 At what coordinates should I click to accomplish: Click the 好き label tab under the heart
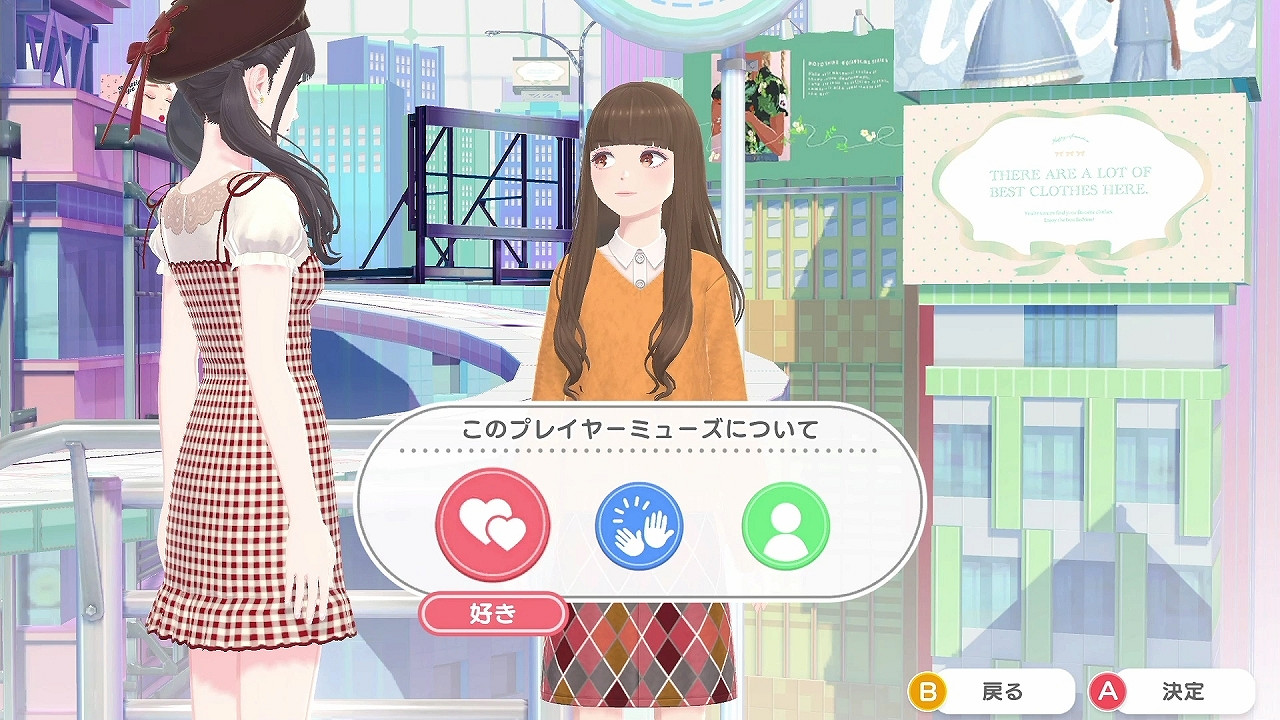[x=496, y=613]
